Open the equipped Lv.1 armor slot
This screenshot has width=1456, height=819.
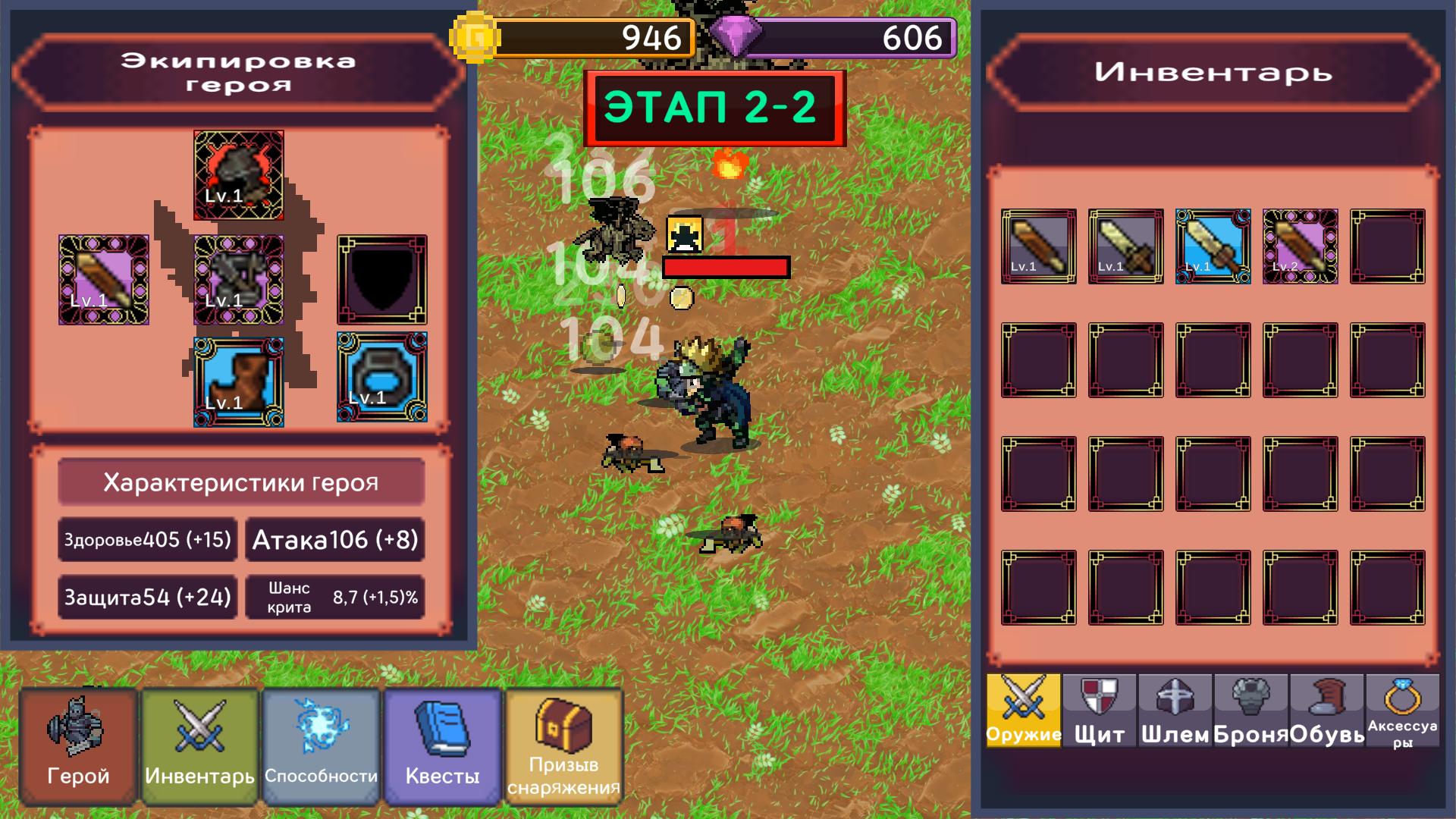point(239,281)
